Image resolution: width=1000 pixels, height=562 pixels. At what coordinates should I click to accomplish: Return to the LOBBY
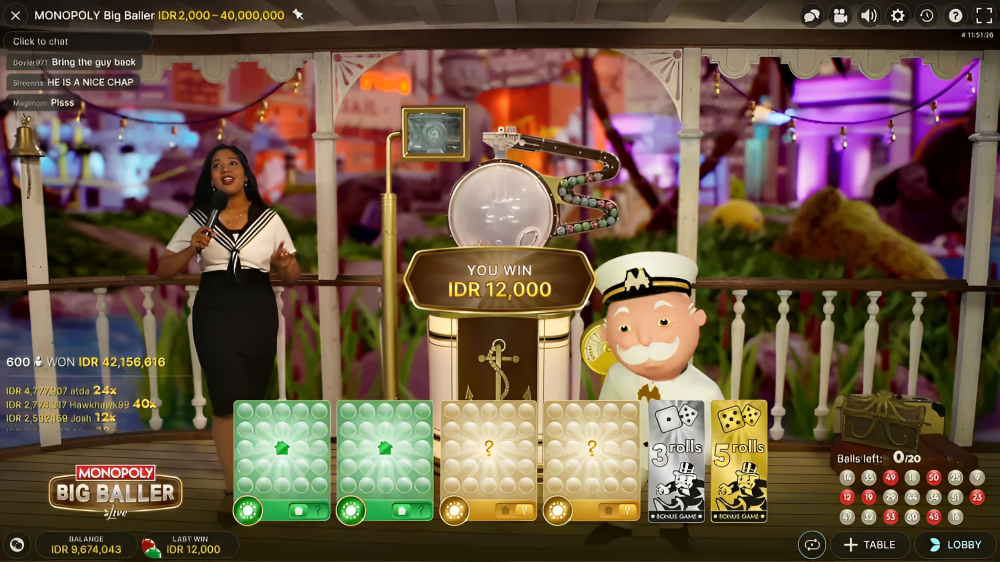coord(954,545)
